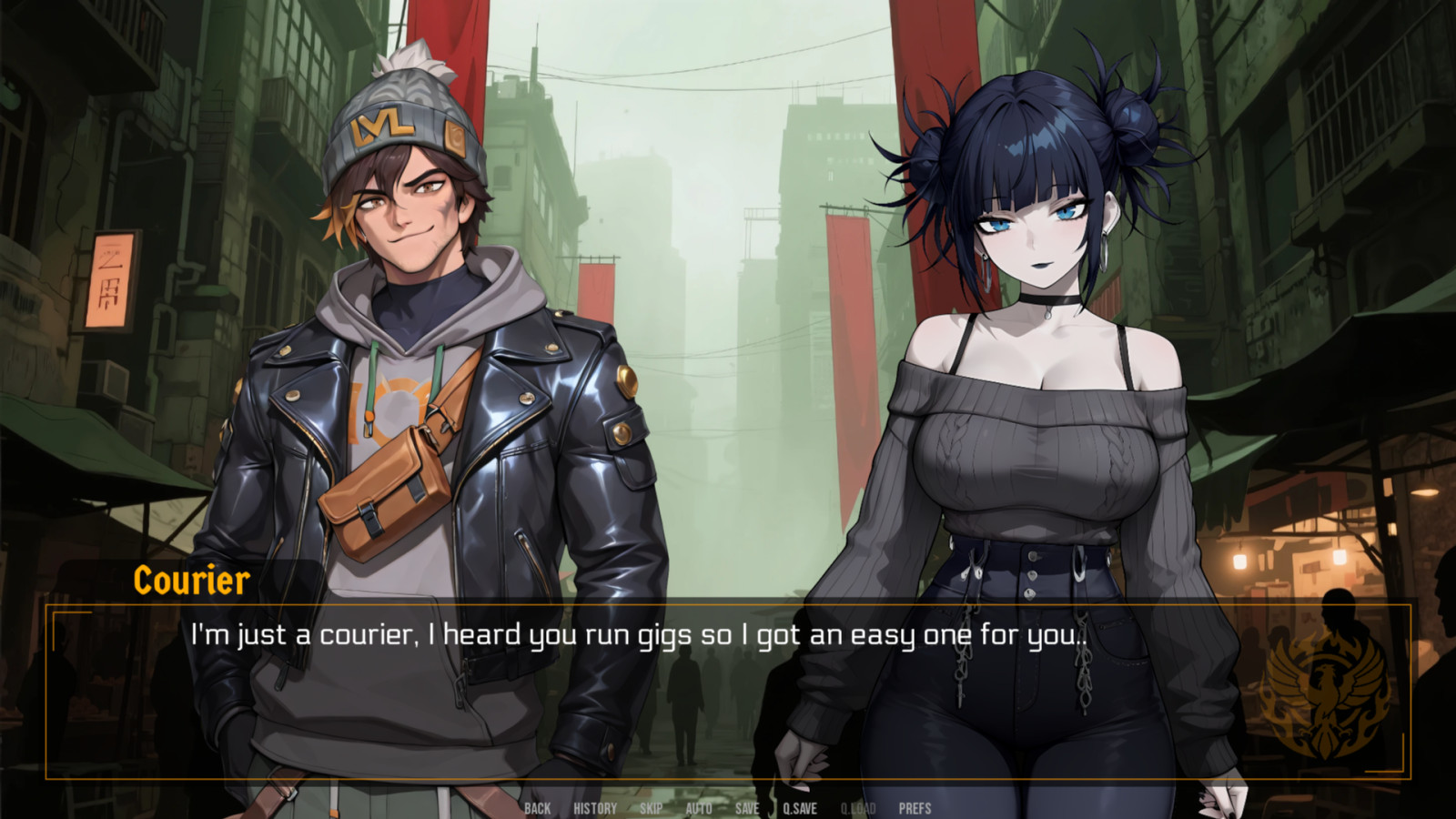Click Q.Load to quick load

coord(858,808)
